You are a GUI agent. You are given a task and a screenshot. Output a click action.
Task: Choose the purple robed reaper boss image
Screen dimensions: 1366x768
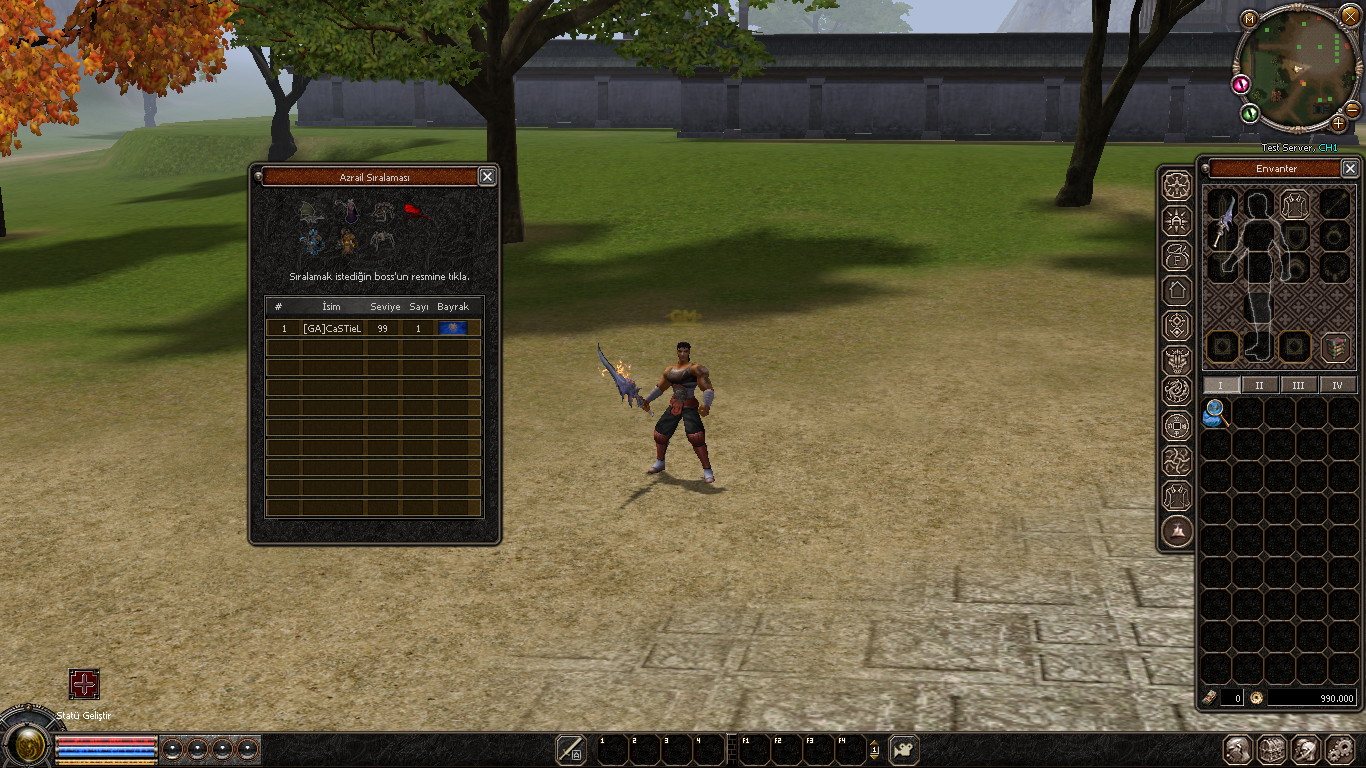tap(348, 212)
